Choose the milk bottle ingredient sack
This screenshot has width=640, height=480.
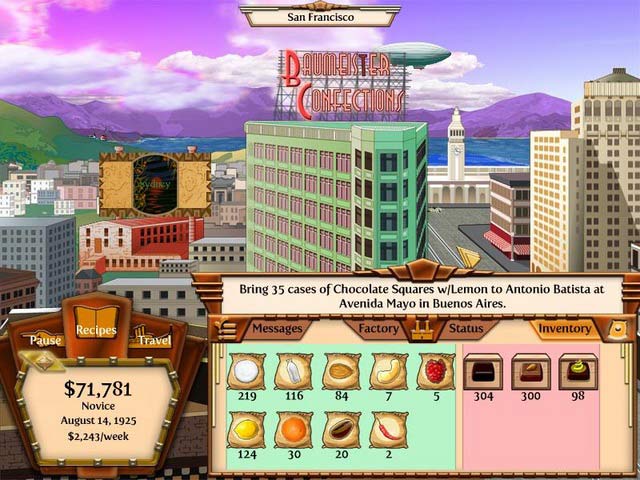coord(293,372)
